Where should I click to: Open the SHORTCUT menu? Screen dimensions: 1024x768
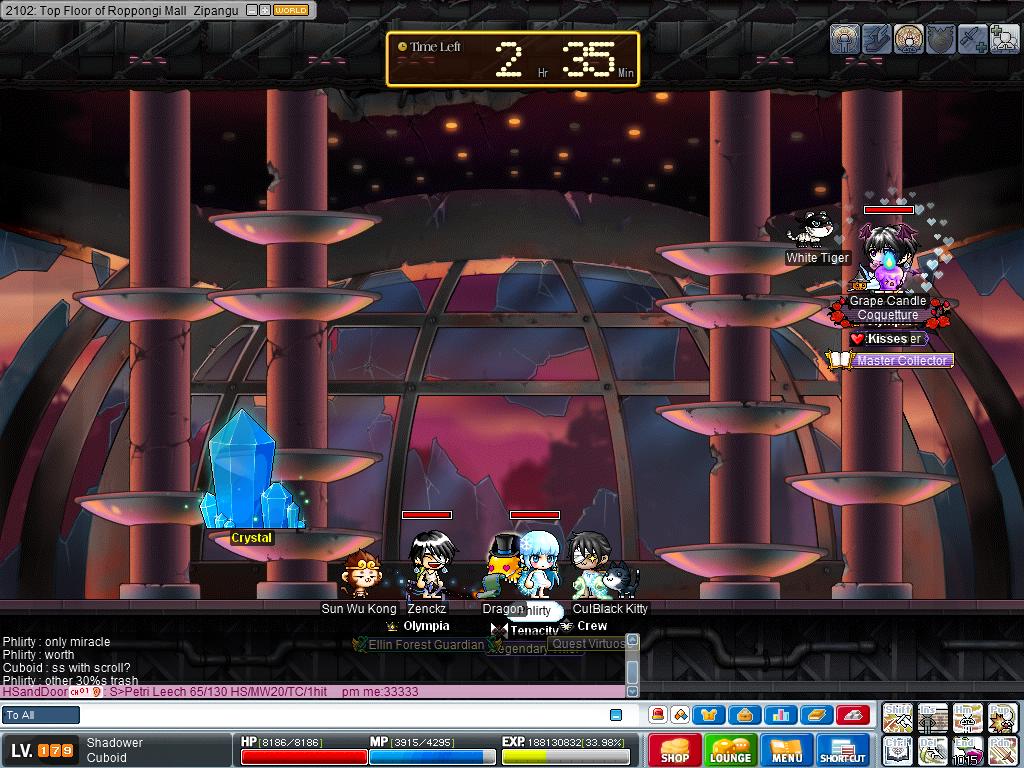[842, 750]
